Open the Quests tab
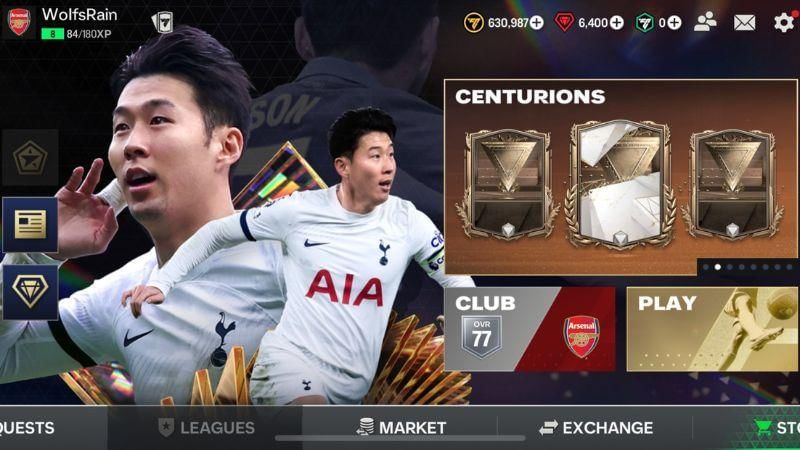800x450 pixels. pyautogui.click(x=28, y=428)
